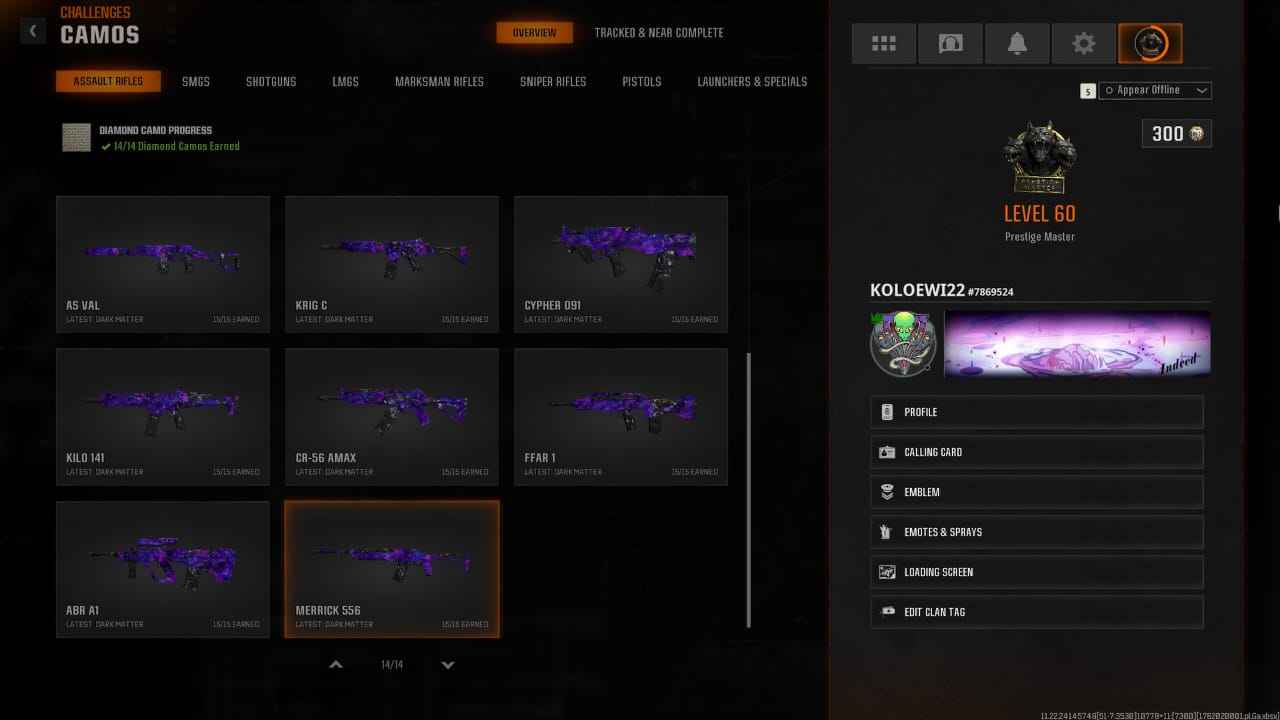The image size is (1280, 720).
Task: Click the Prestige Master badge icon
Action: tap(1039, 155)
